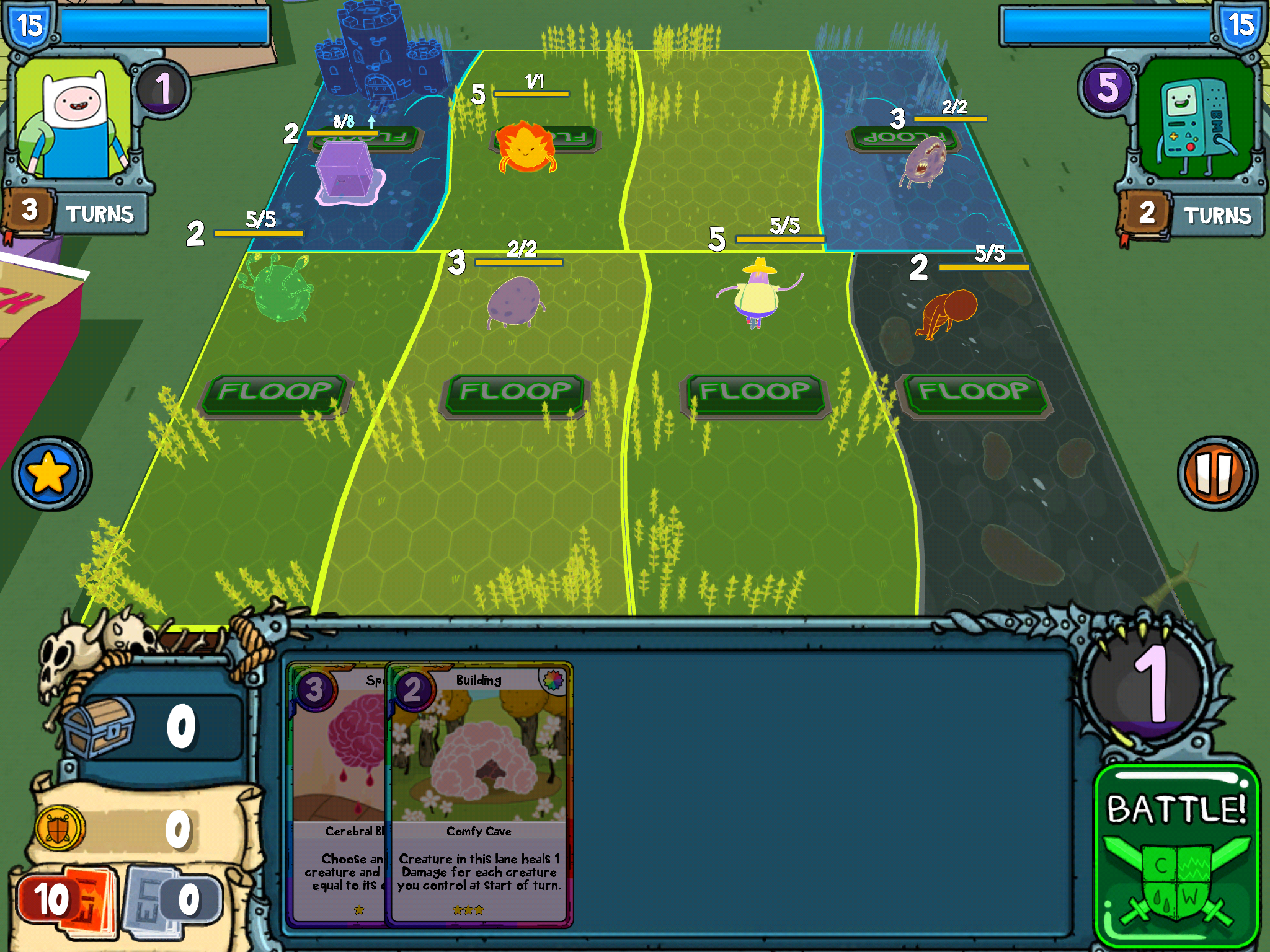Activate FLOOP under the green spiky creature
The width and height of the screenshot is (1270, 952).
pyautogui.click(x=275, y=393)
